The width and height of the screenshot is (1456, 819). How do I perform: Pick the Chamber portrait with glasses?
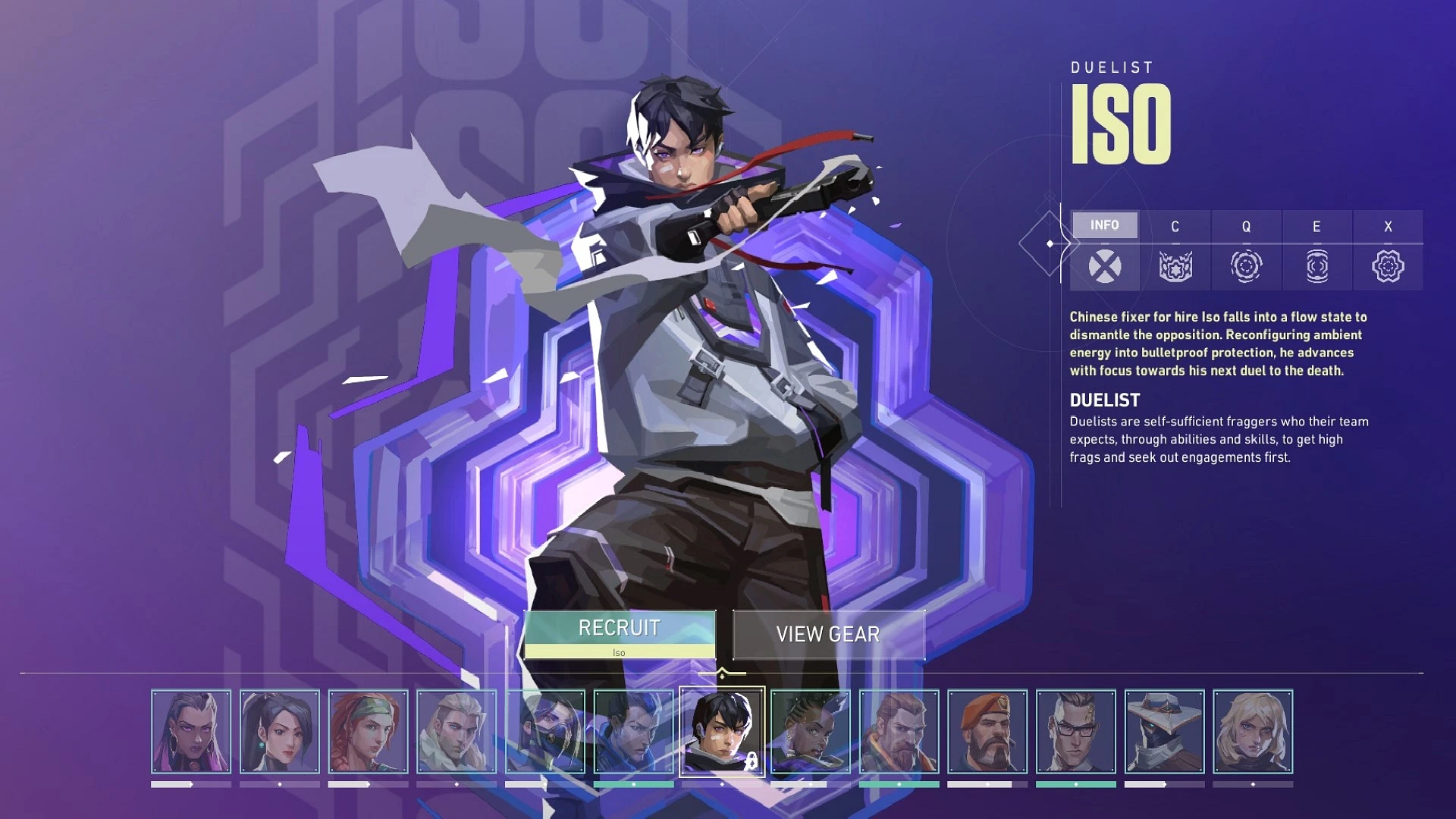(x=1076, y=731)
